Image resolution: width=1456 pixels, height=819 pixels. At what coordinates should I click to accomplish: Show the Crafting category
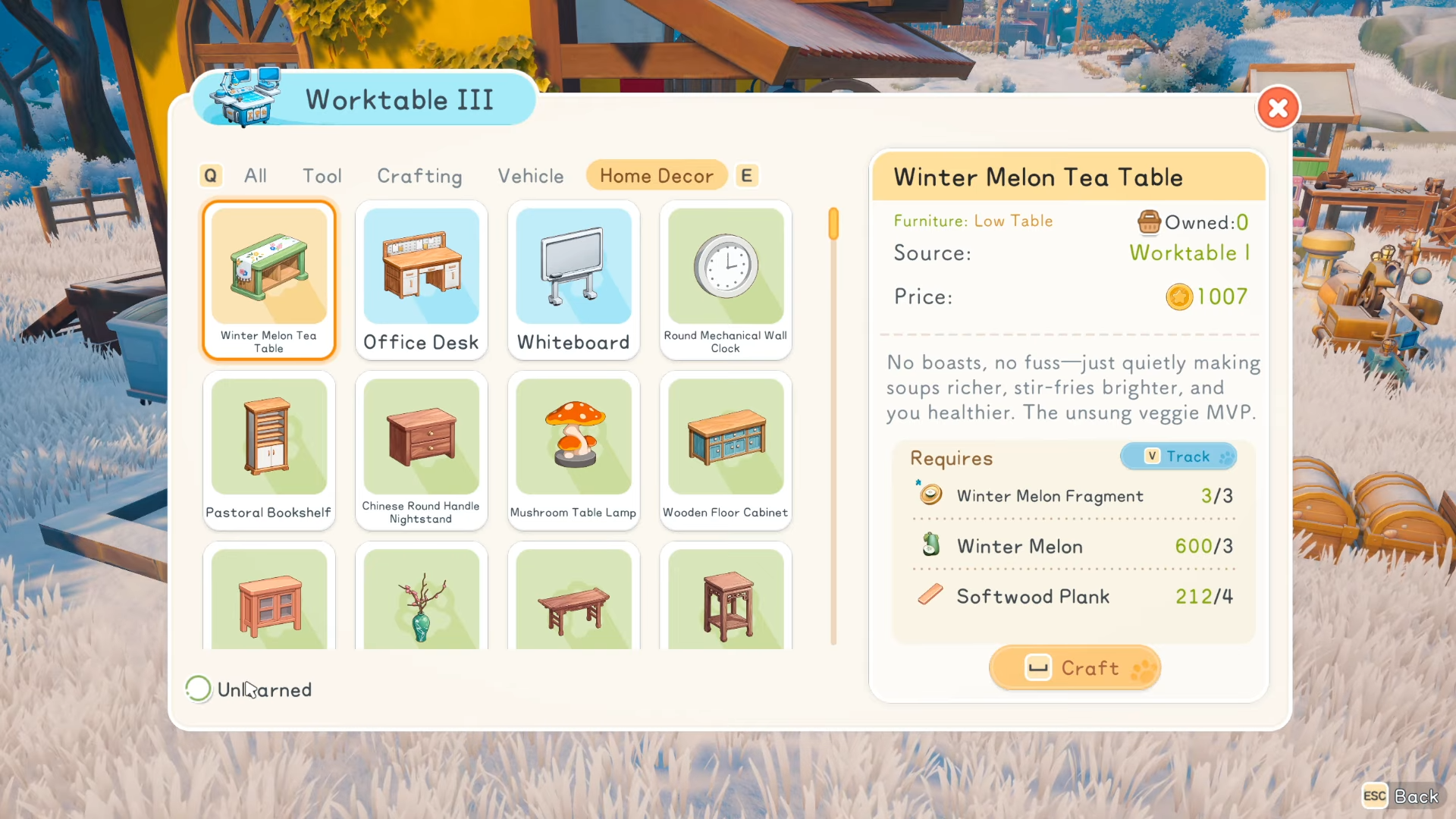tap(419, 176)
